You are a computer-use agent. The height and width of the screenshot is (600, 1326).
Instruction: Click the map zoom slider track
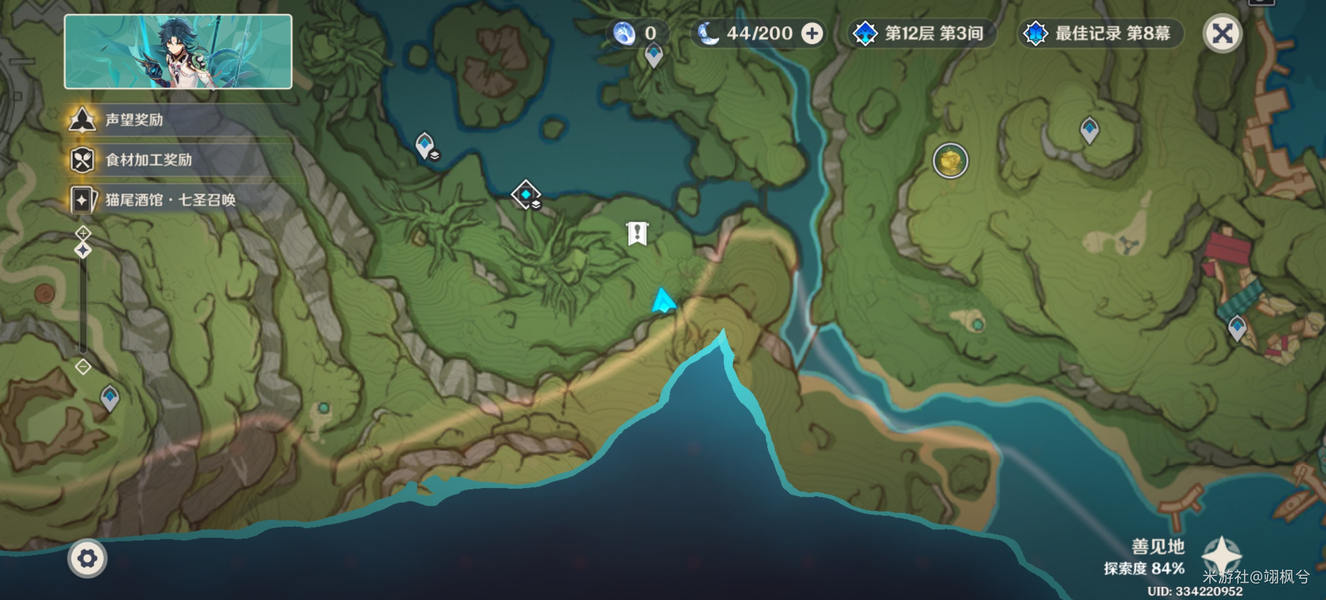83,300
